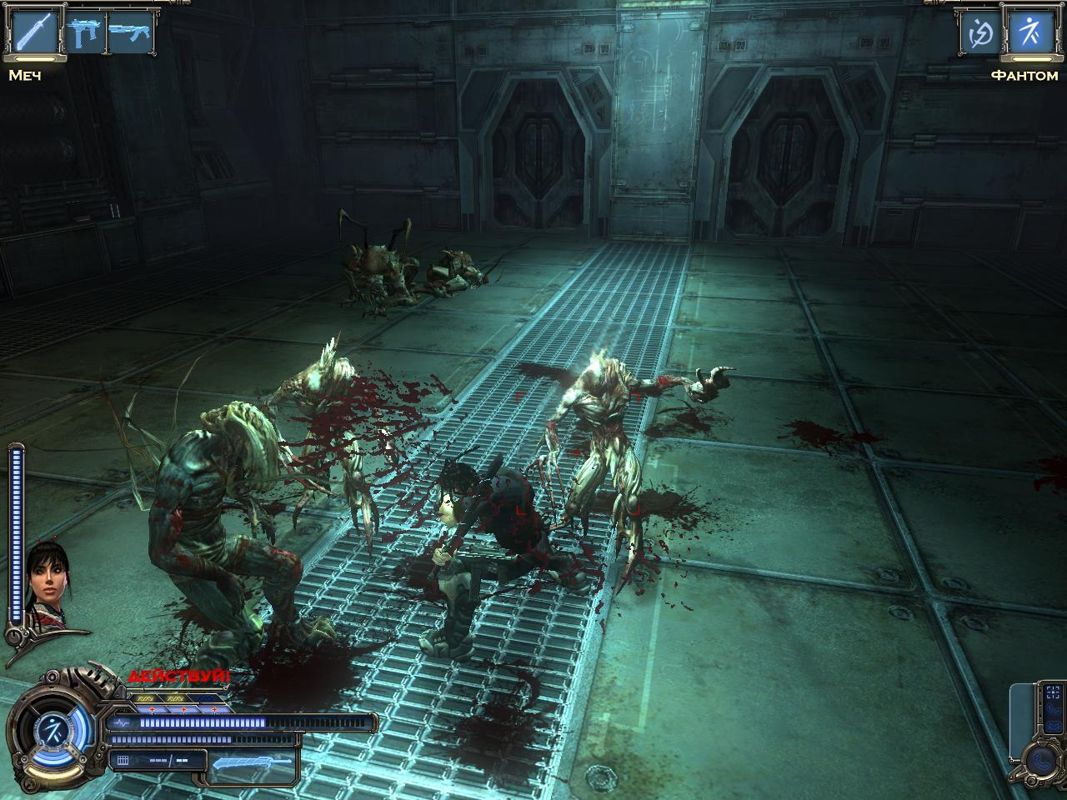Screen dimensions: 1067x800
Task: Choose the lightning-bolt ability icon
Action: click(980, 33)
